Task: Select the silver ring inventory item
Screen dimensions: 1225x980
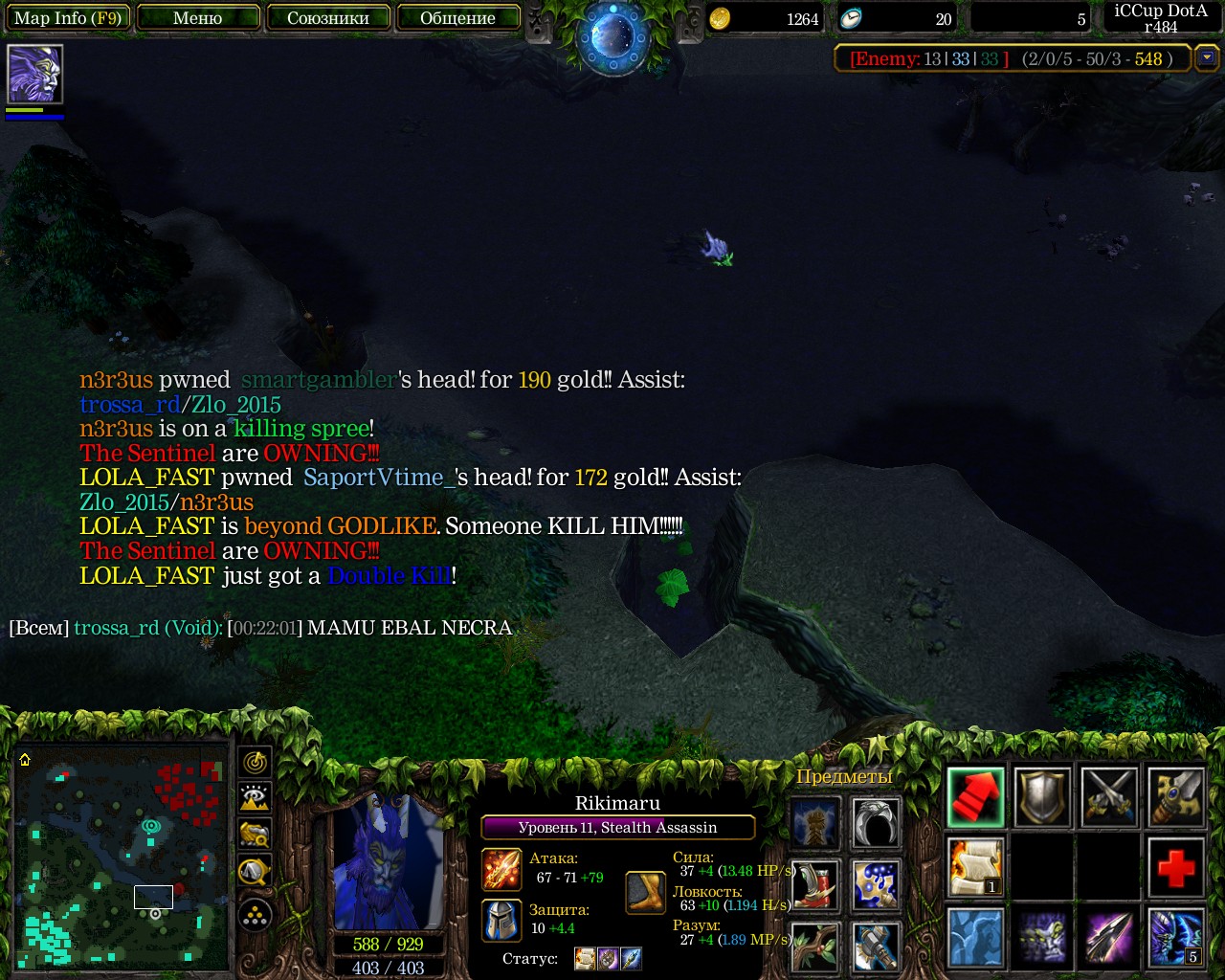Action: [x=876, y=823]
